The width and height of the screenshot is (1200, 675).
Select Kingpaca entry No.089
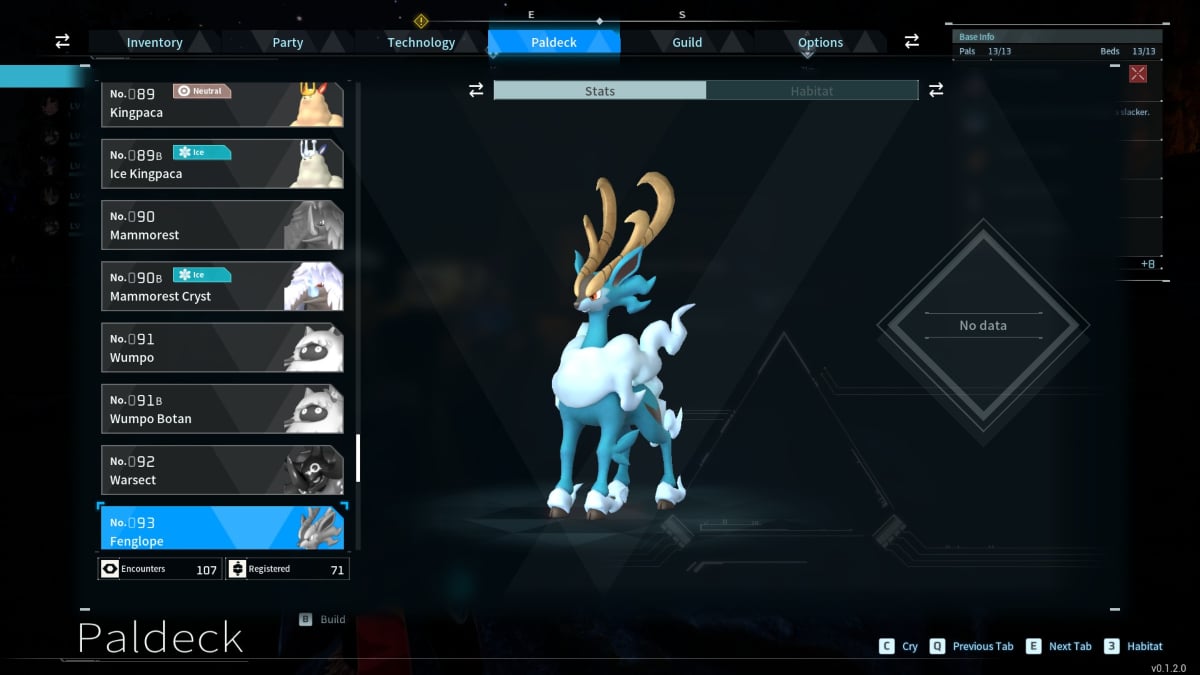222,104
